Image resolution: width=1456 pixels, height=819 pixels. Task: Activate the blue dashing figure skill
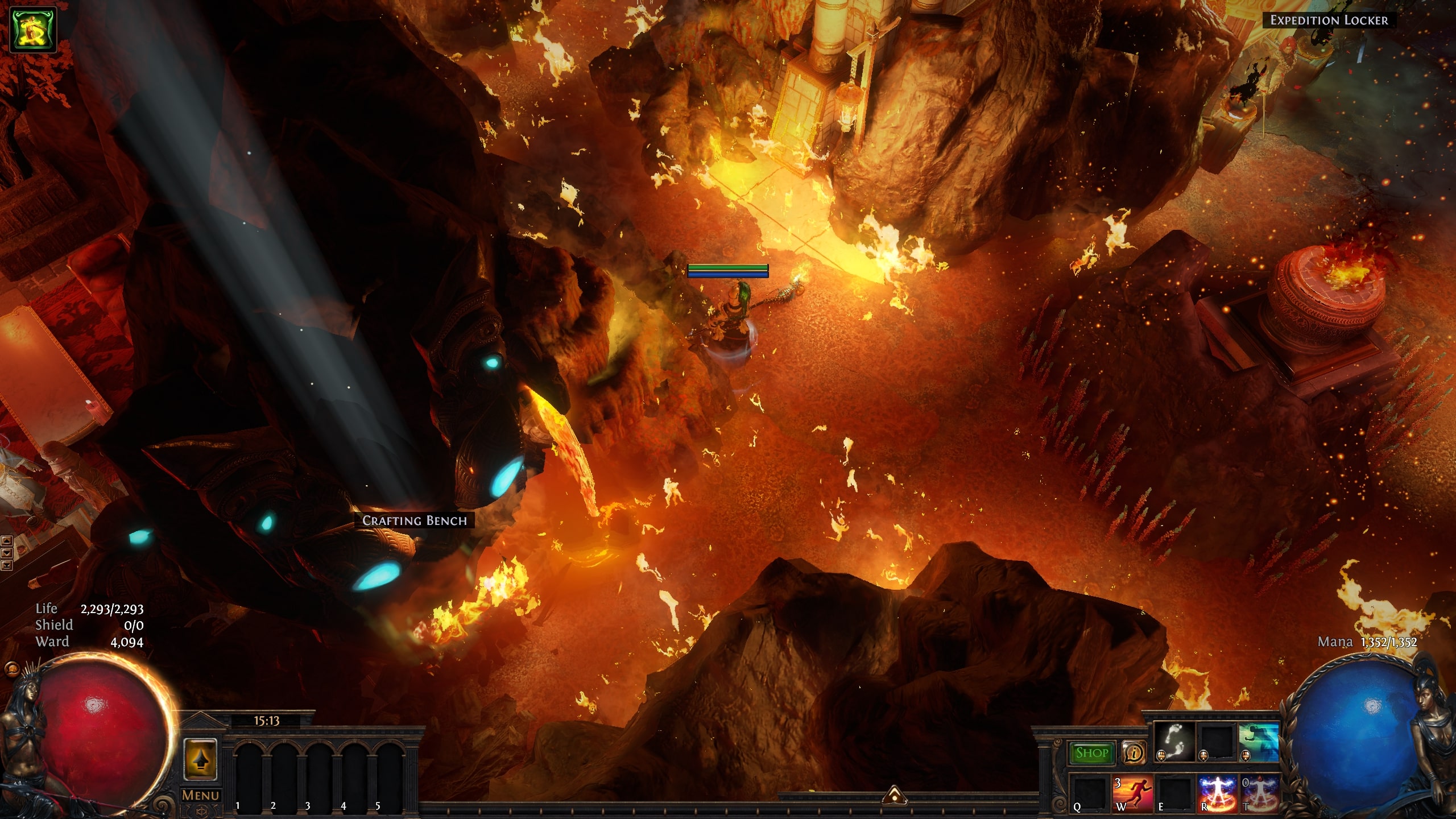tap(1259, 742)
